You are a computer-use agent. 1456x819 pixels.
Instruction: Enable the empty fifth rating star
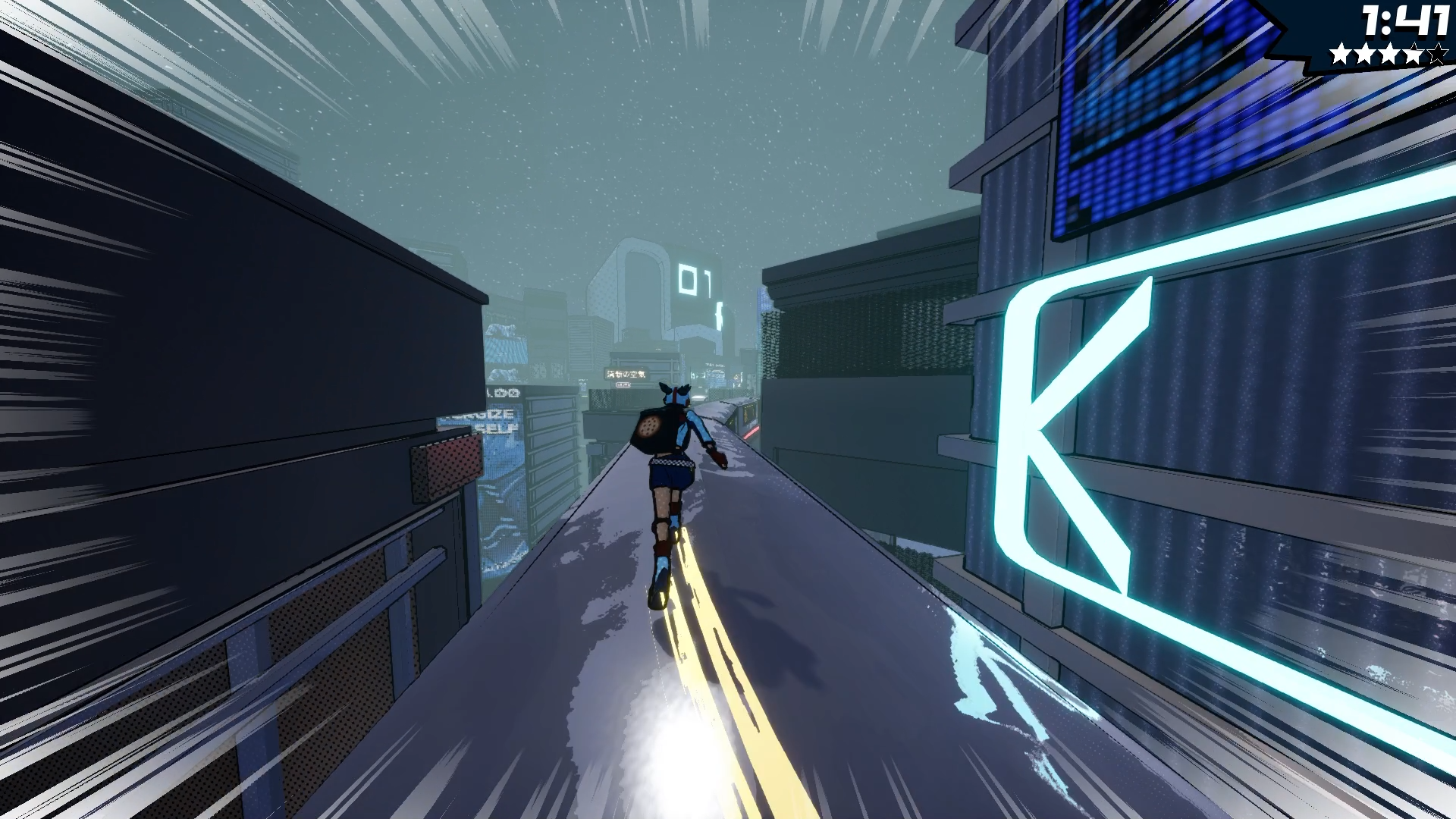1437,55
